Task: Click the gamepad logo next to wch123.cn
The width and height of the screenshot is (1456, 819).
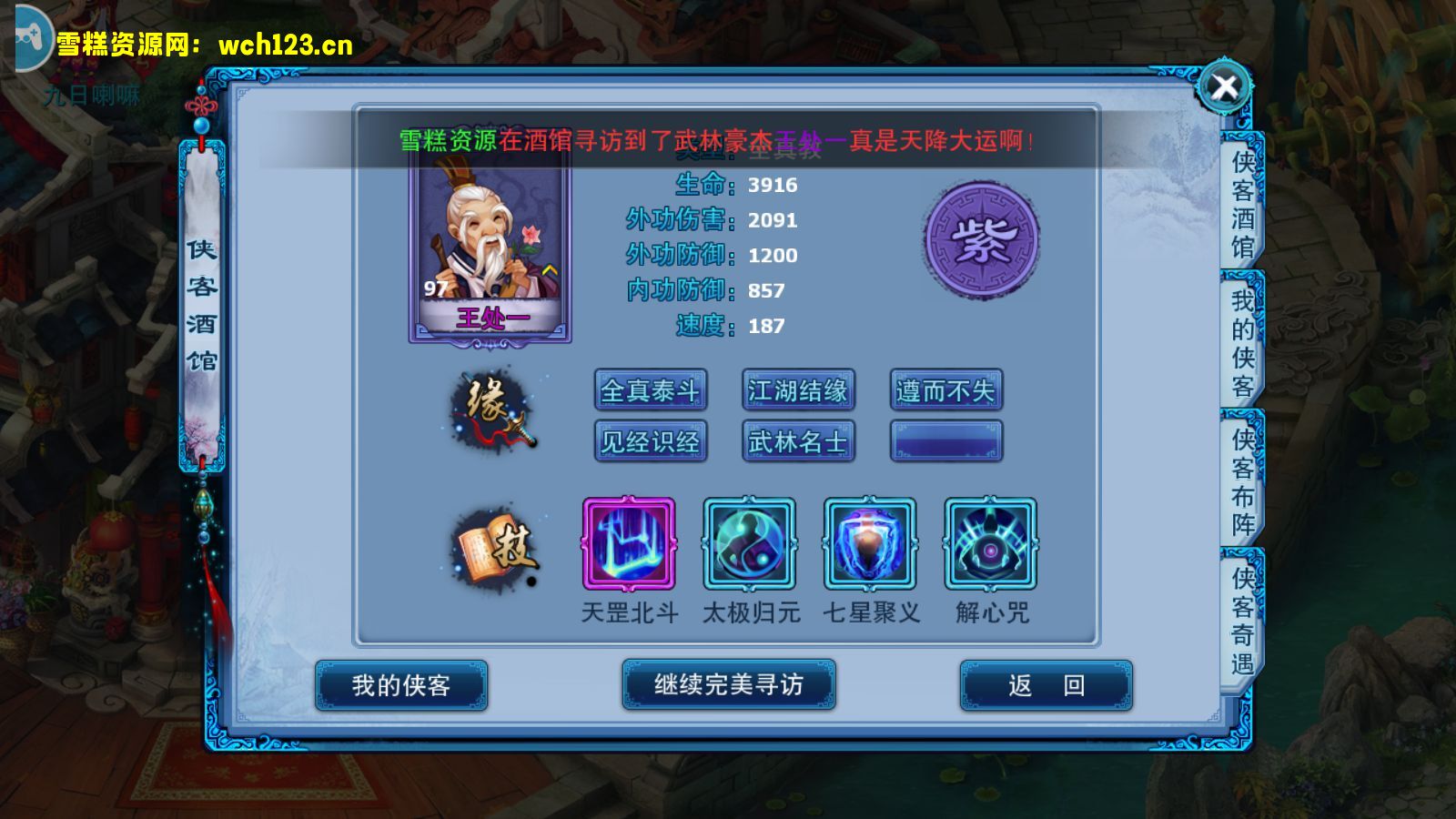Action: tap(30, 38)
